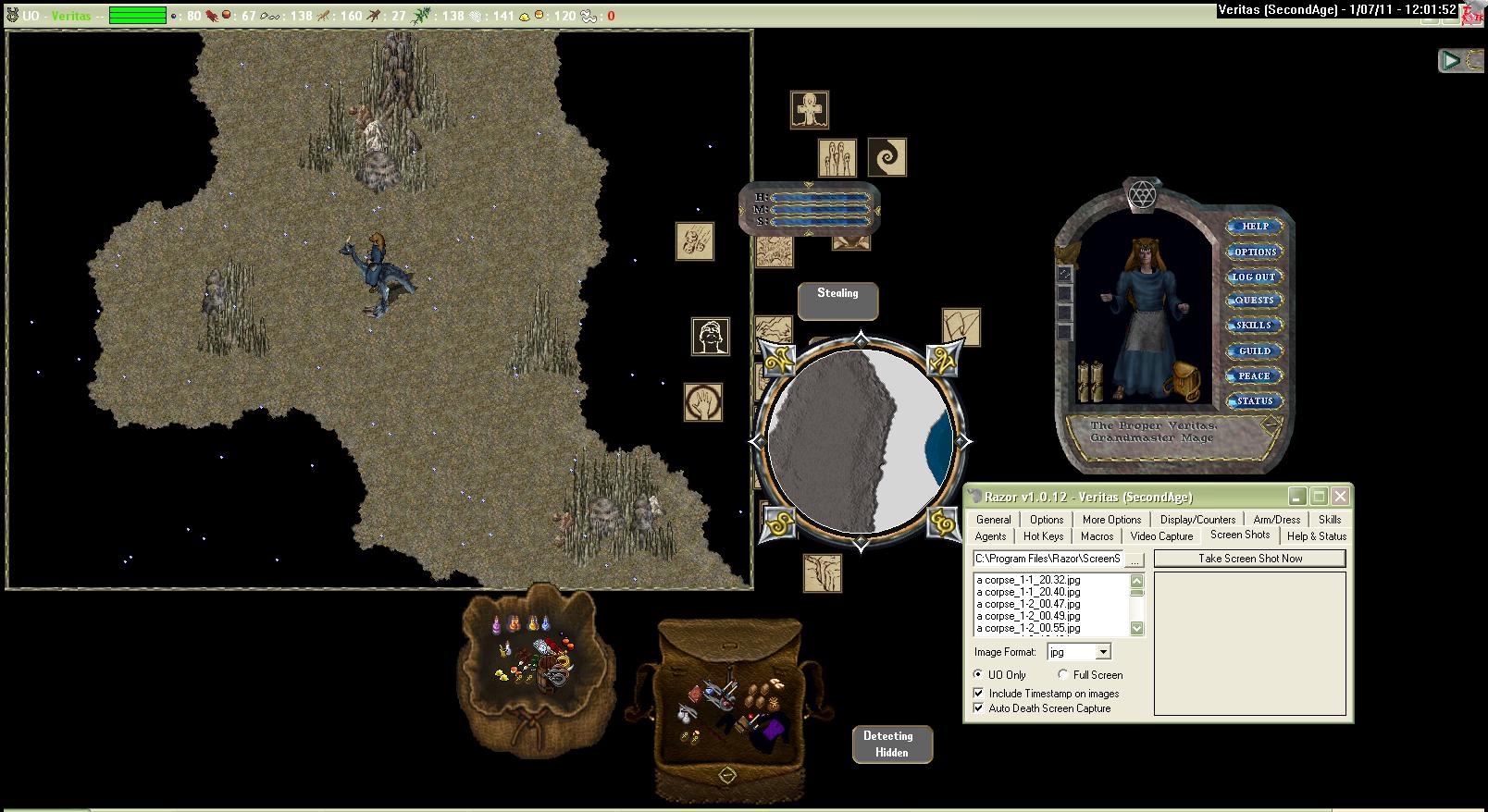Viewport: 1488px width, 812px height.
Task: Click the circular radar minimap
Action: 861,442
